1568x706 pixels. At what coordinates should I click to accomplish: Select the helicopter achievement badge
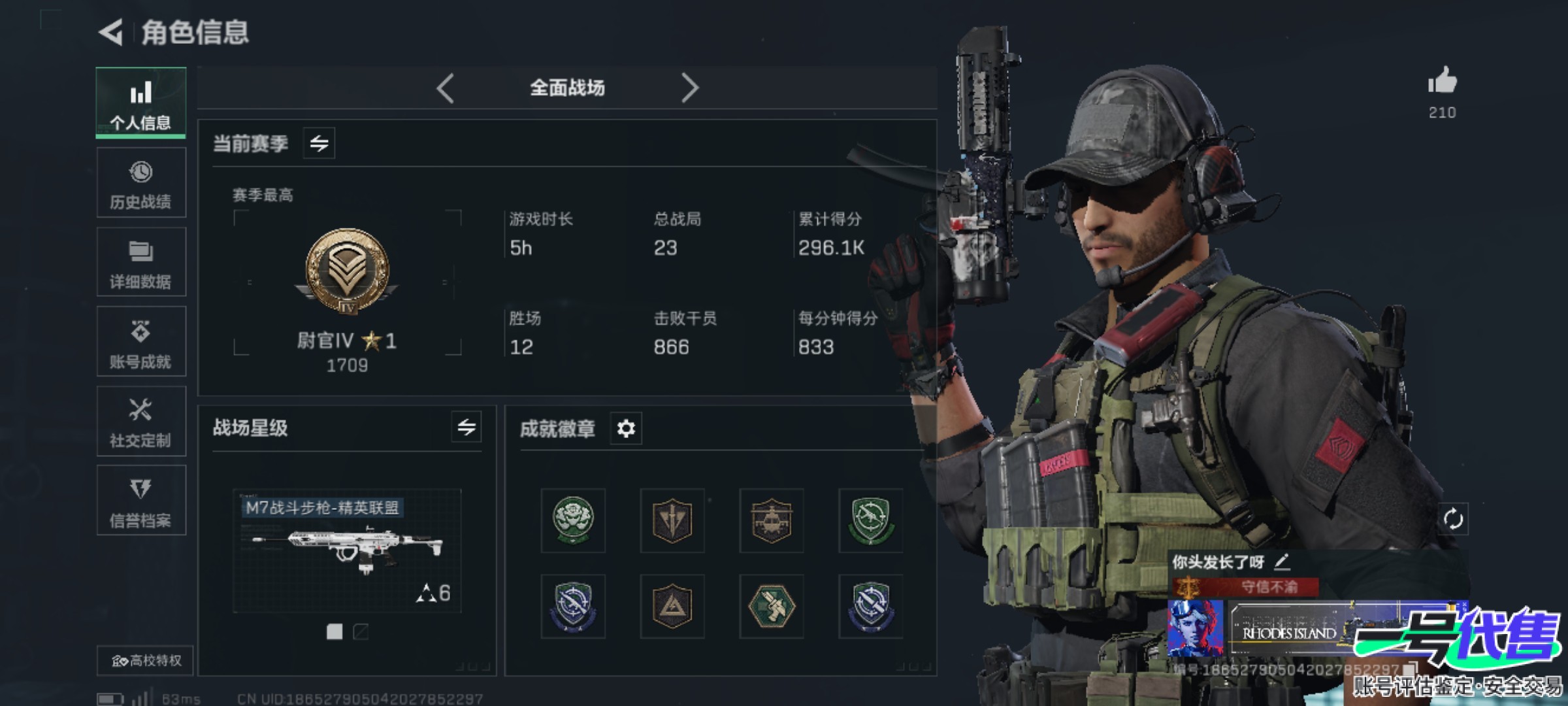(x=772, y=520)
